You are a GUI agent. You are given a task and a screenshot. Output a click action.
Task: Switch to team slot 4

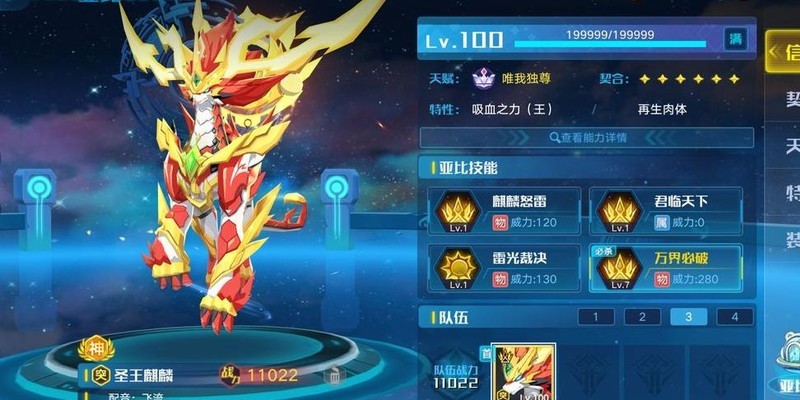734,317
